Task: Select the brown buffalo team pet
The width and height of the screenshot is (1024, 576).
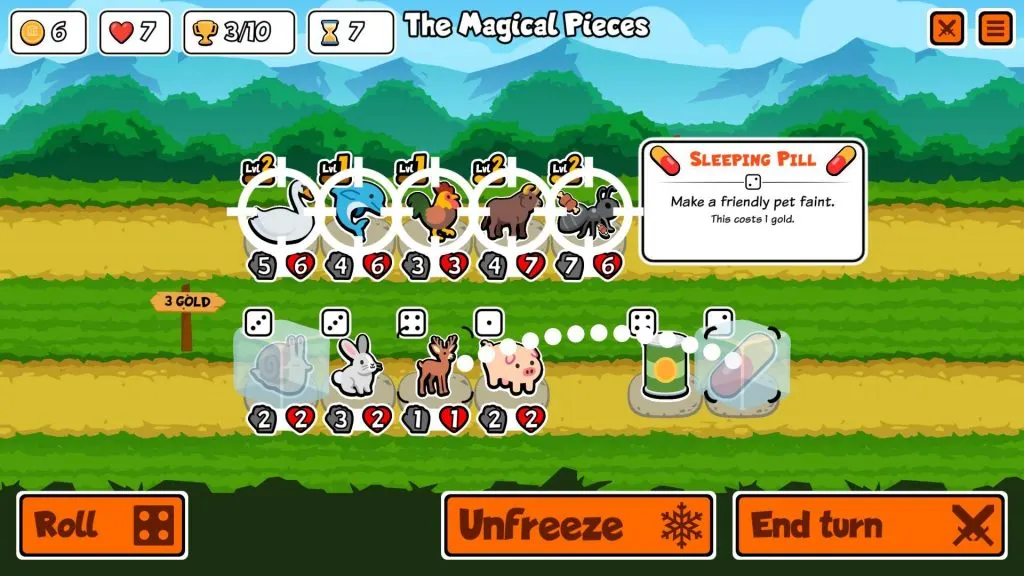Action: pyautogui.click(x=511, y=212)
